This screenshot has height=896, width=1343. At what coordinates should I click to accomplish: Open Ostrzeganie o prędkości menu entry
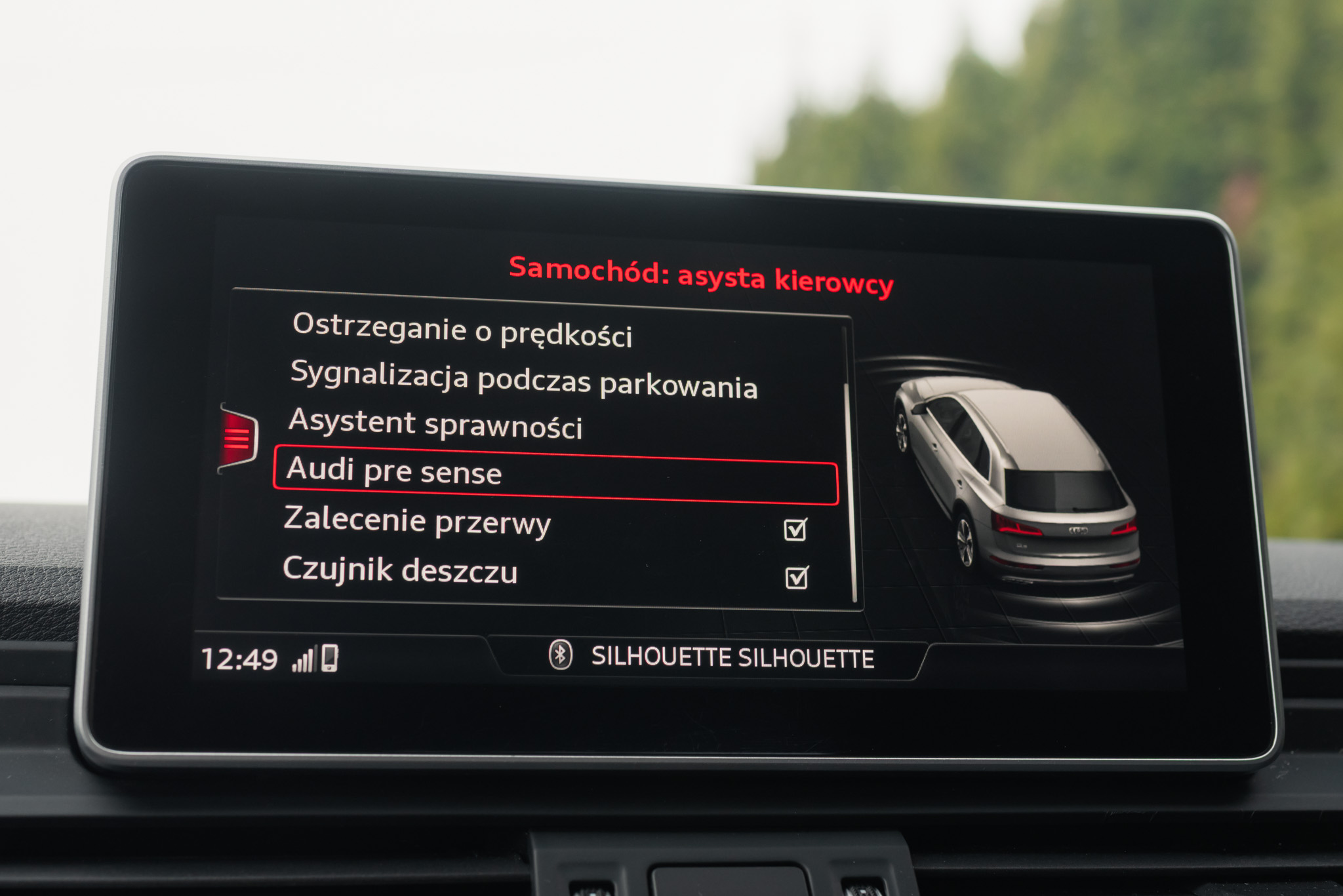click(462, 330)
